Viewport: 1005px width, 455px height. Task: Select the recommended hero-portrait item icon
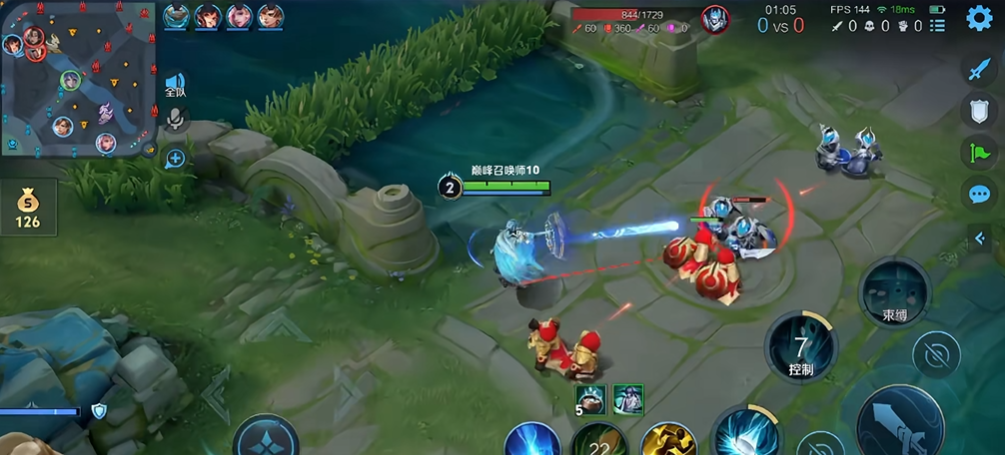(628, 399)
